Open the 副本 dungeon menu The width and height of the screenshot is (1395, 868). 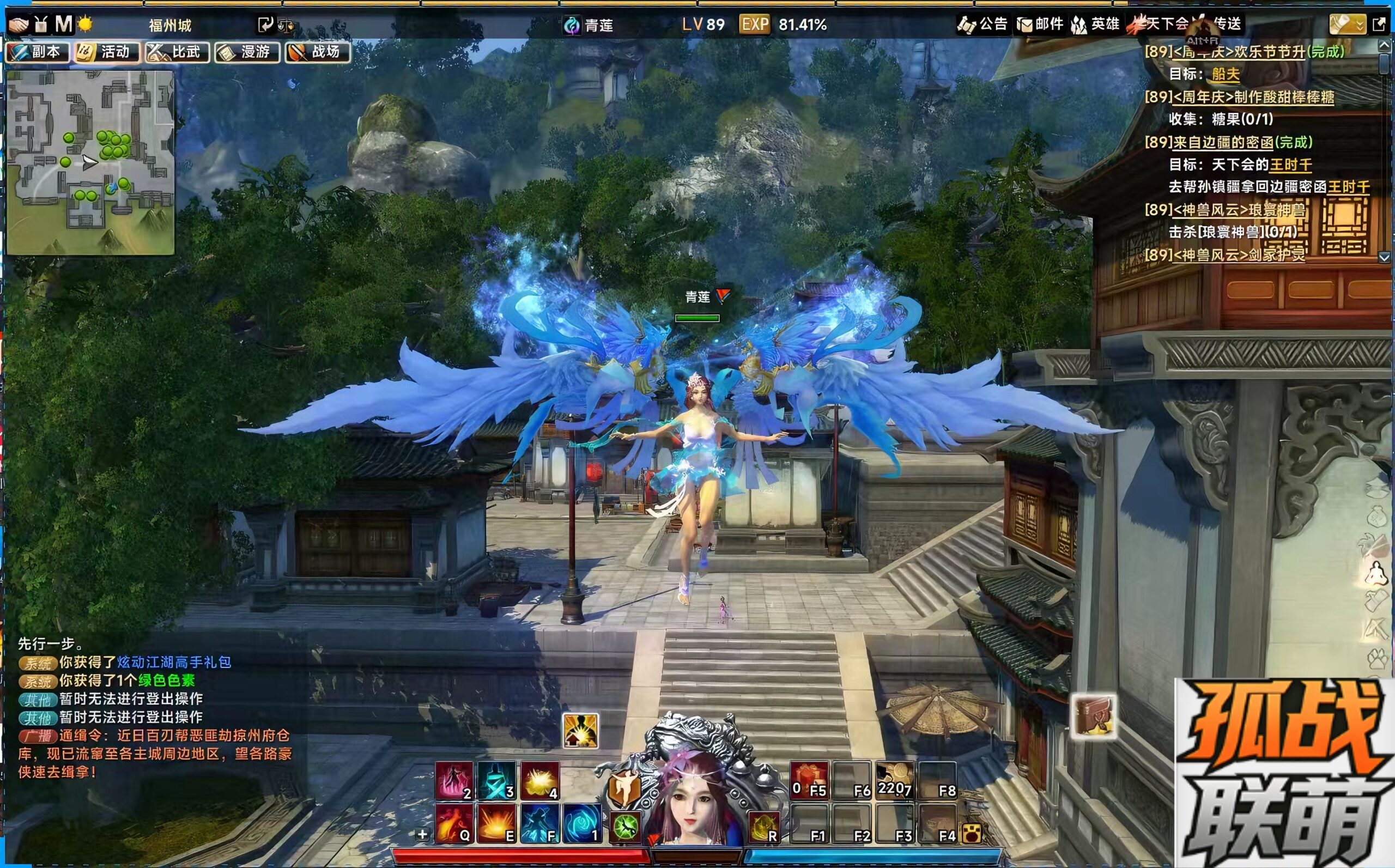[38, 52]
